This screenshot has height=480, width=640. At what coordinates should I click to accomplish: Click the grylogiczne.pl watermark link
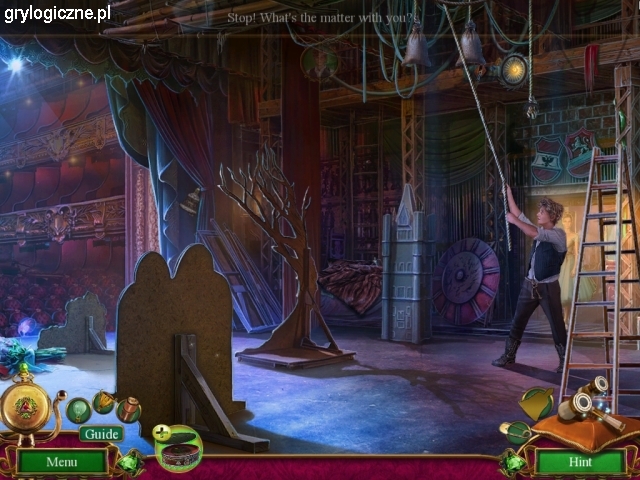56,13
